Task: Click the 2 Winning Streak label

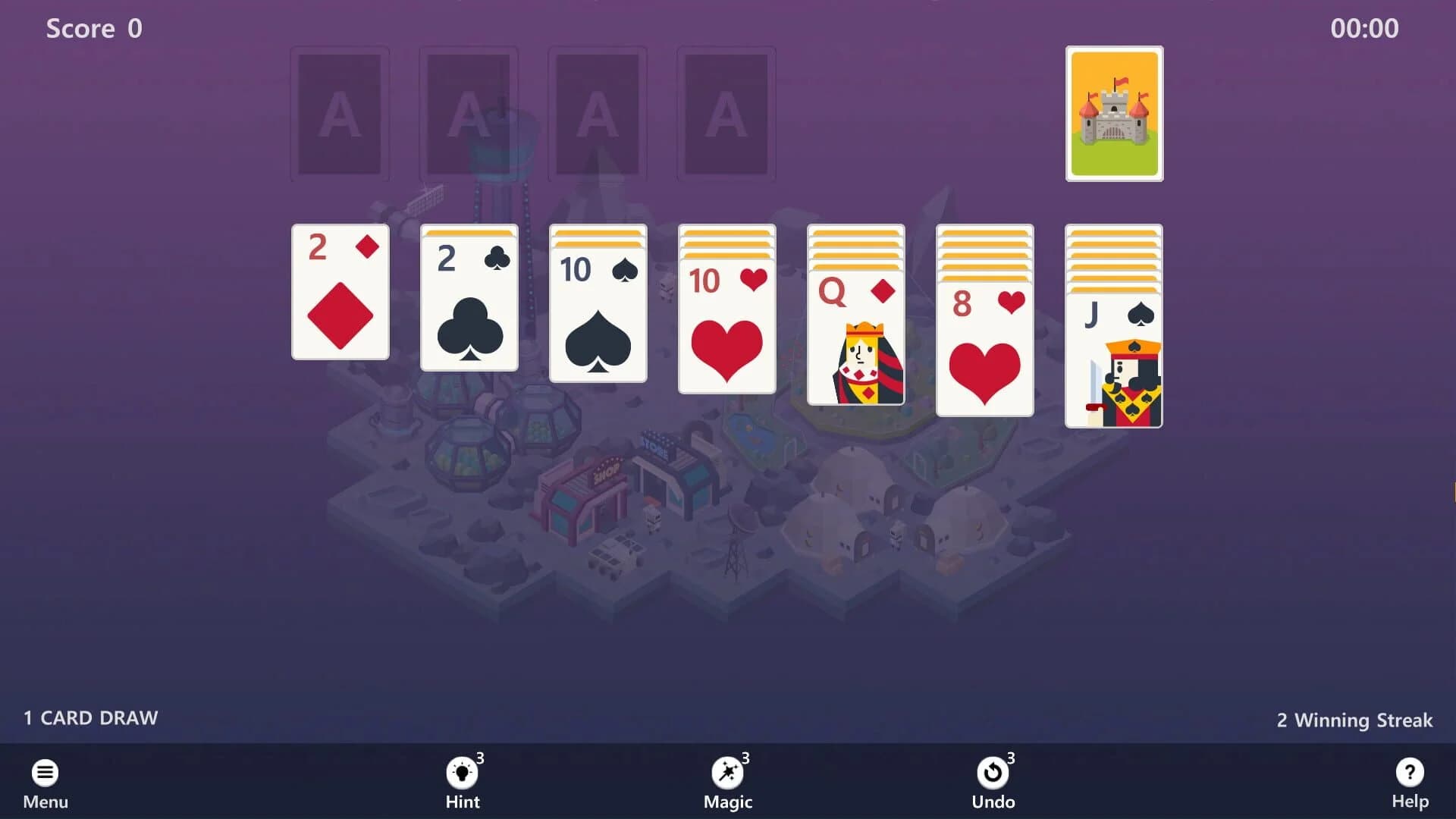Action: click(x=1354, y=720)
